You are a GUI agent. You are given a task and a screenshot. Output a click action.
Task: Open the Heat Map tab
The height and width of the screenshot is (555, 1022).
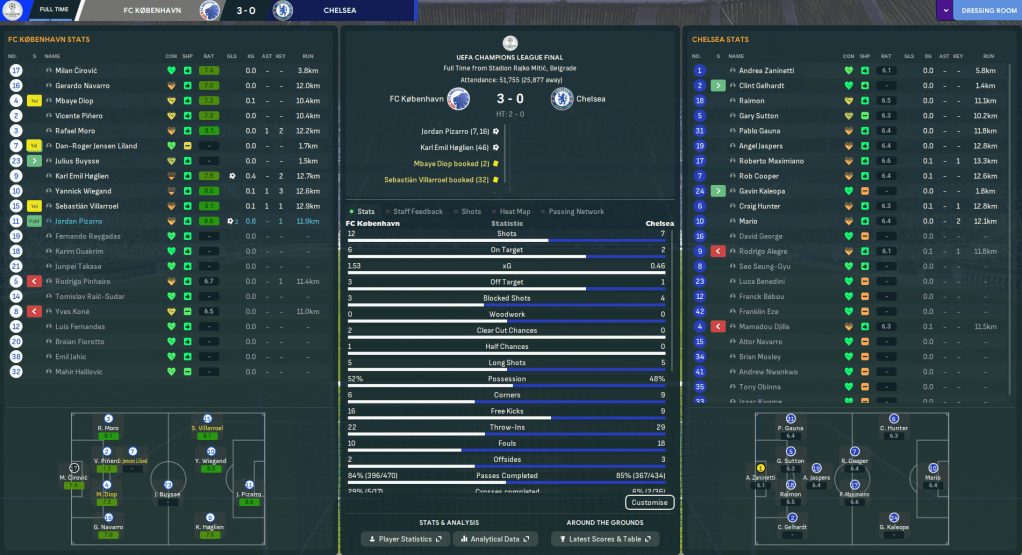[x=514, y=212]
